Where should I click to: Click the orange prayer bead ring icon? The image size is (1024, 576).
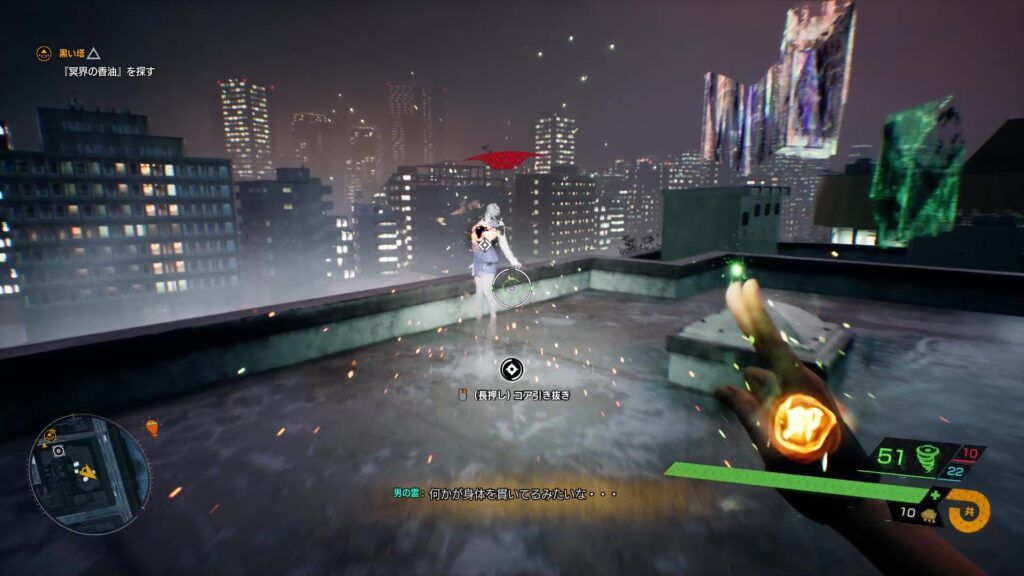[968, 510]
